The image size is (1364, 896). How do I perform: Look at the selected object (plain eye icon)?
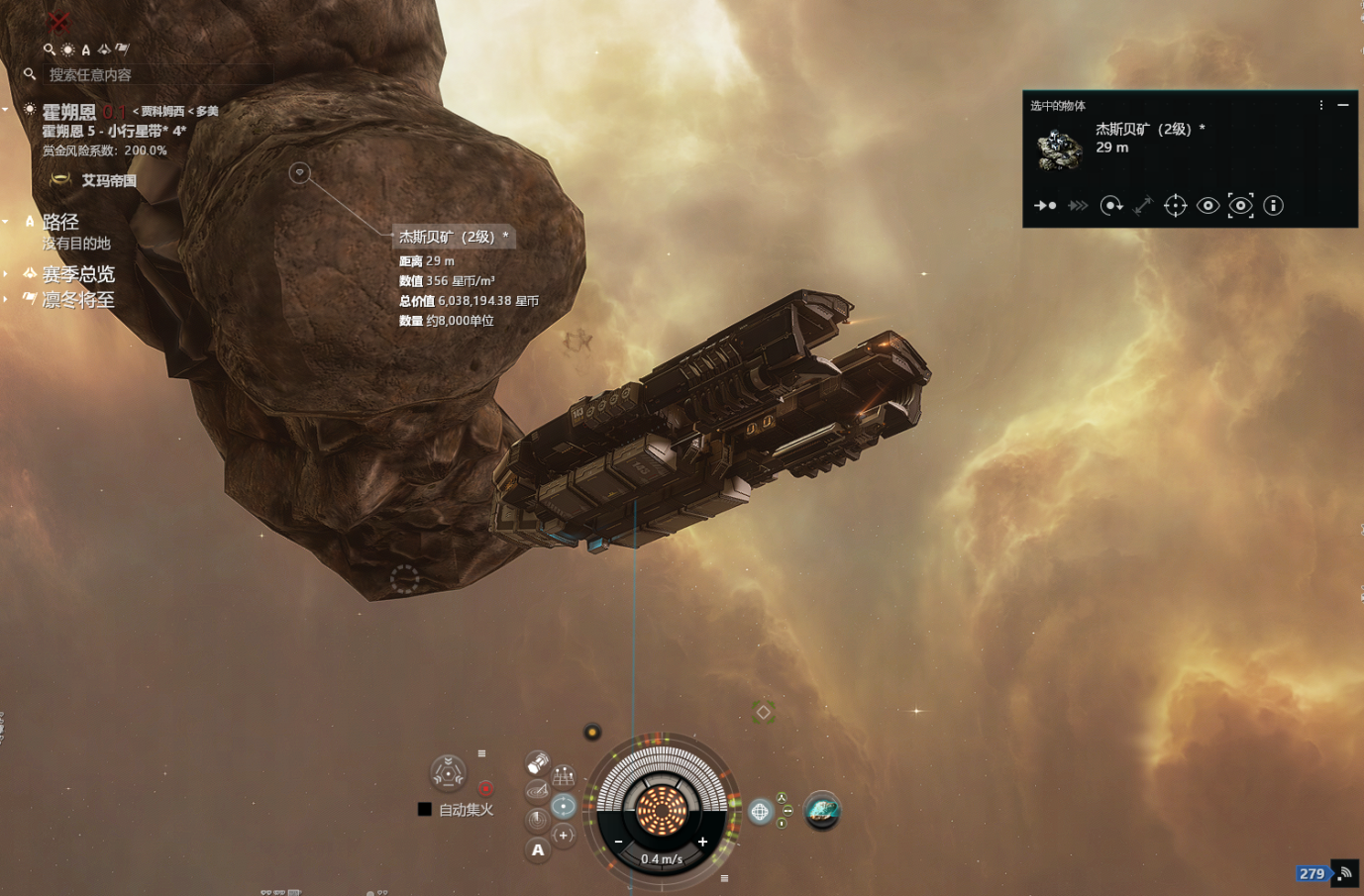pyautogui.click(x=1207, y=206)
